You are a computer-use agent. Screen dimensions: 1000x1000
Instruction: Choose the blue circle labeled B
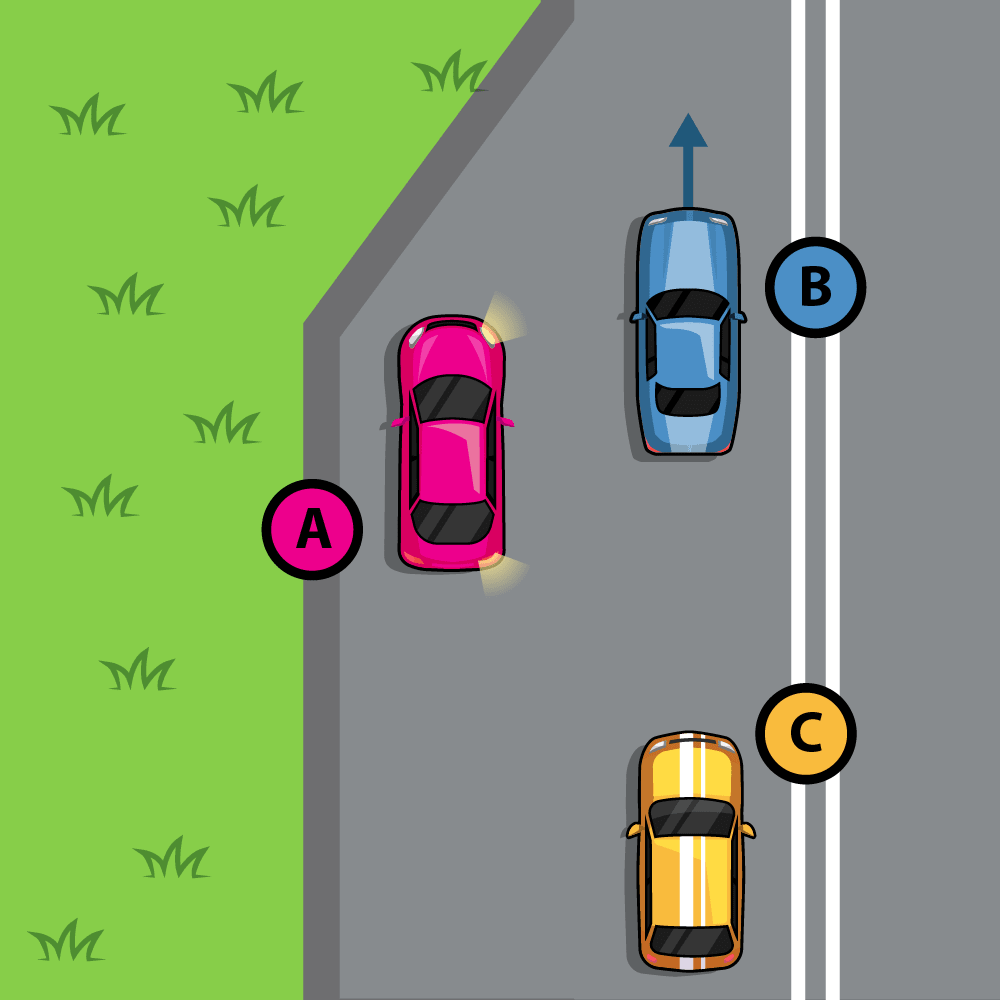pos(815,287)
